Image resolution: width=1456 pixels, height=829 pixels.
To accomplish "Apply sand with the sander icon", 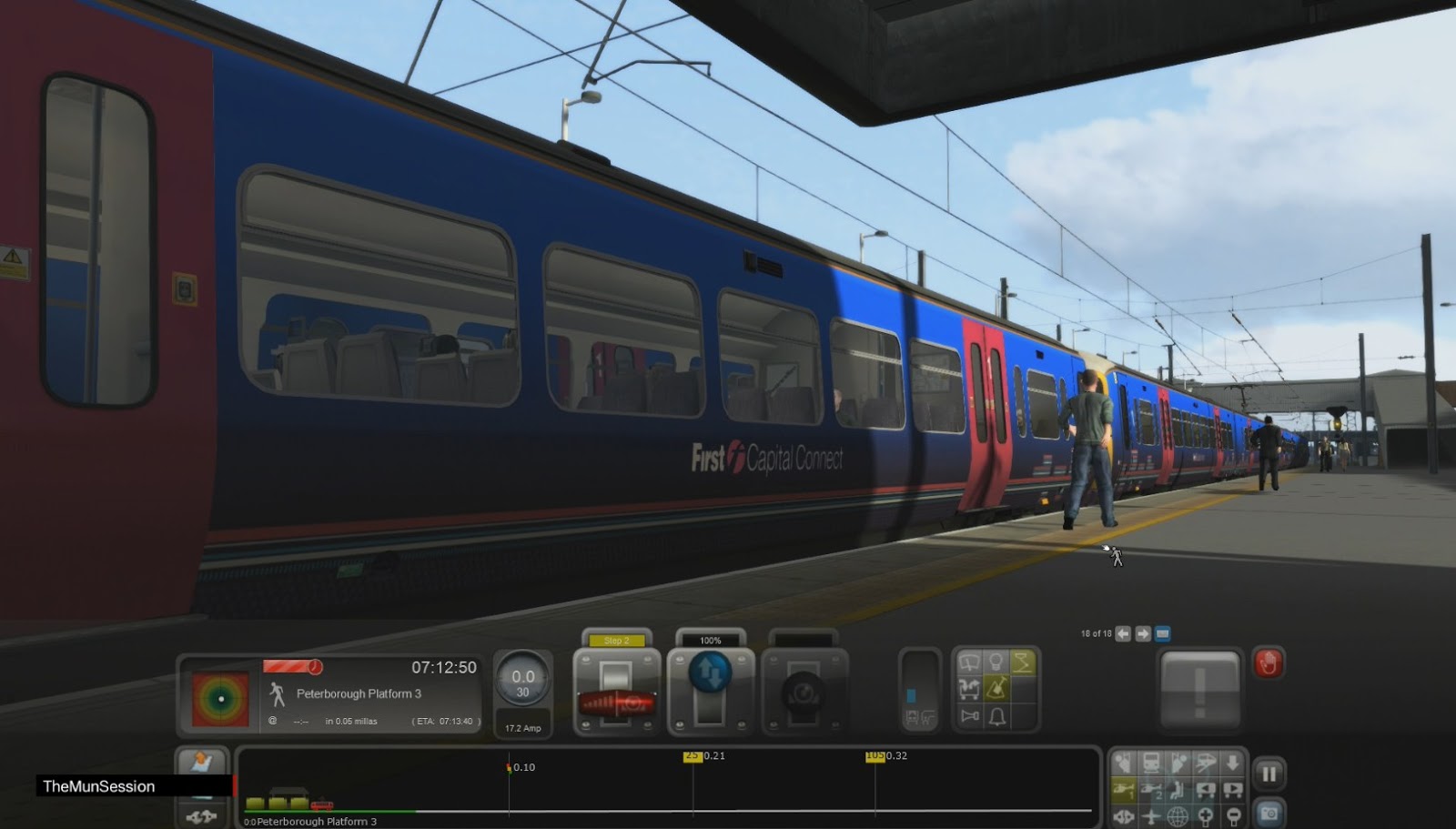I will 996,690.
